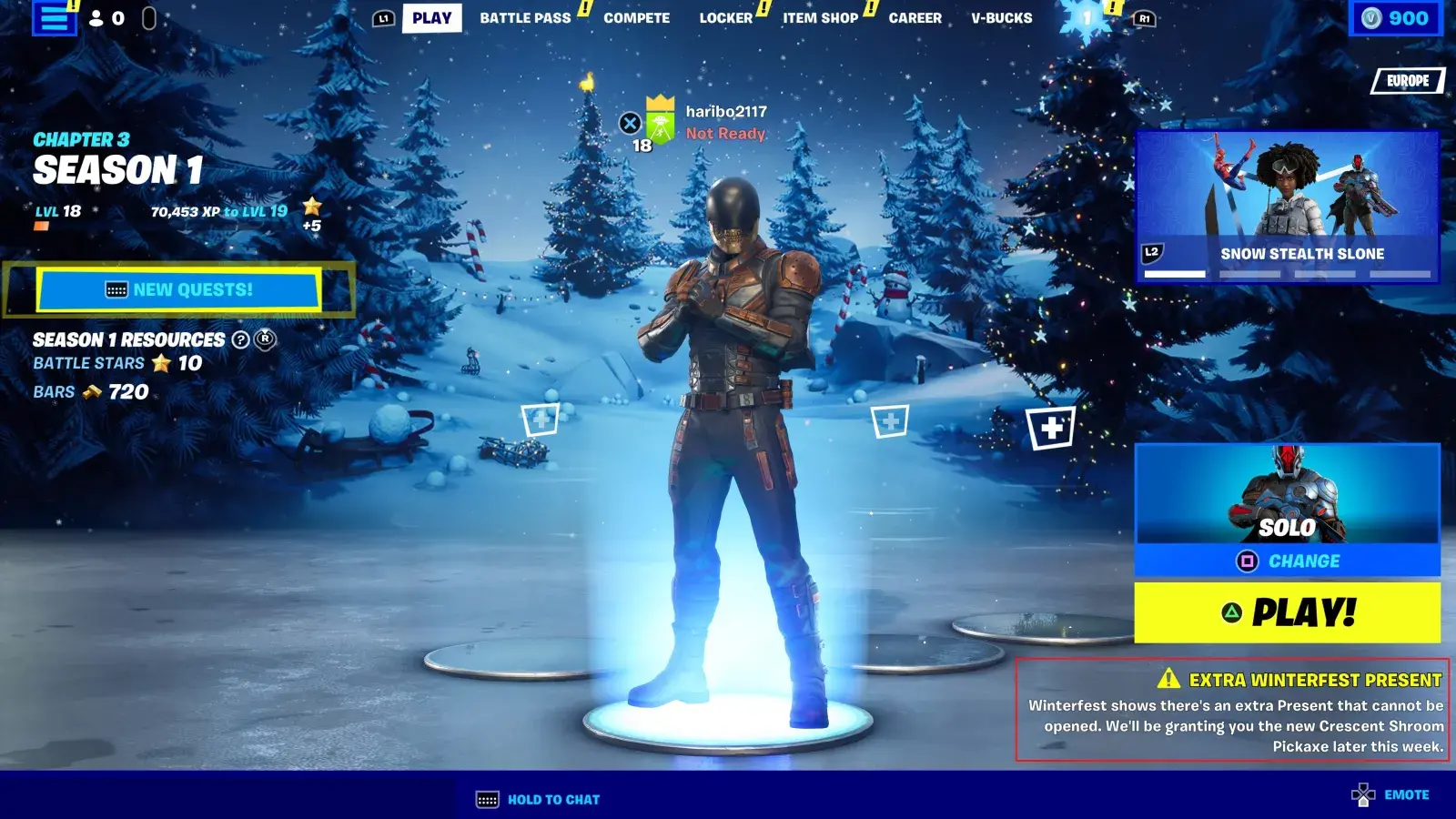
Task: Open the hamburger menu top left
Action: click(x=54, y=18)
